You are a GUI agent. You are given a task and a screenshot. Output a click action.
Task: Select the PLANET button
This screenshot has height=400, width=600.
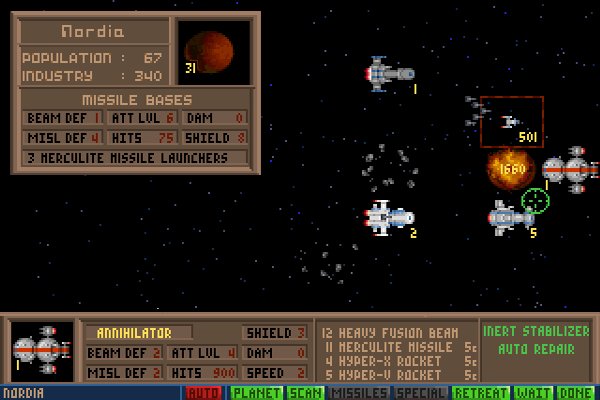[255, 393]
